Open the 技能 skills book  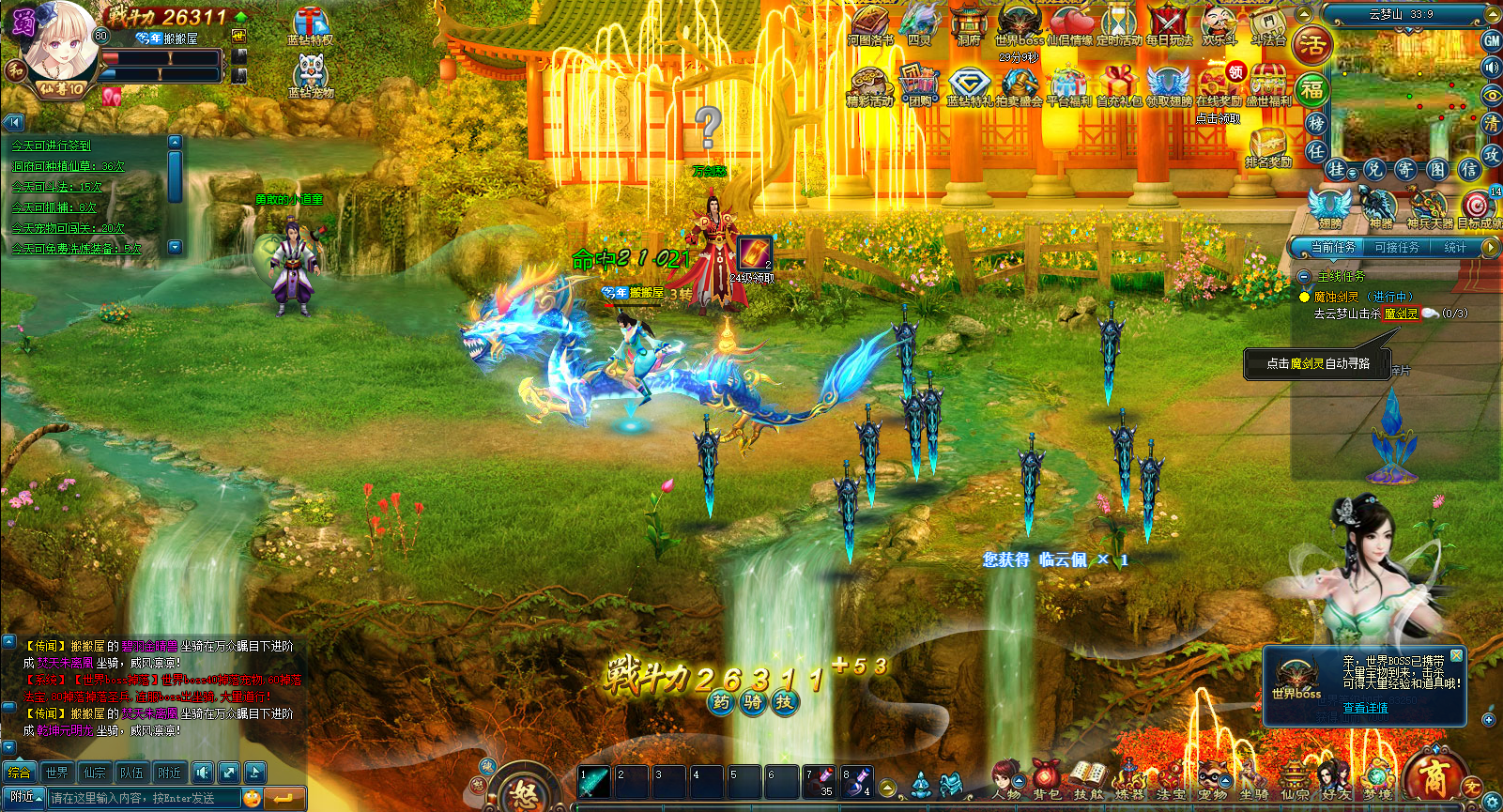coord(1088,779)
